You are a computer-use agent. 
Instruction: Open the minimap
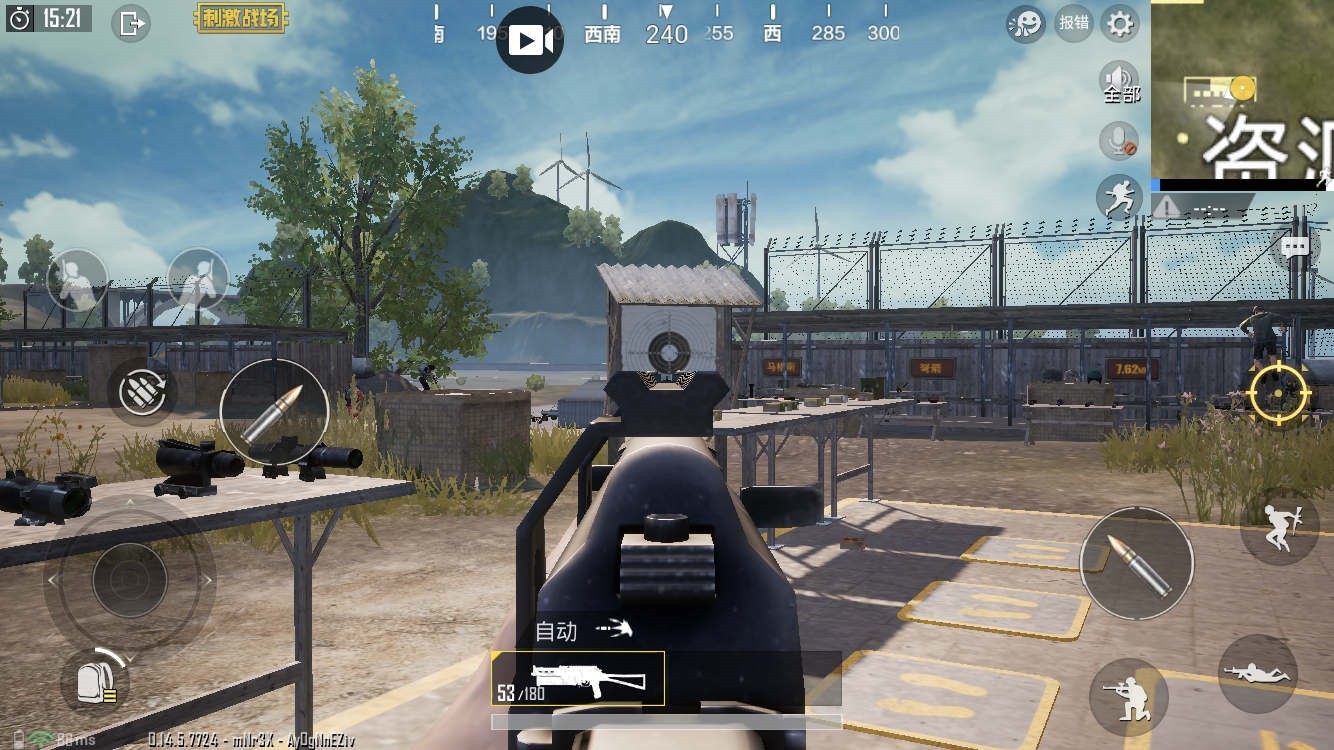pos(1242,90)
